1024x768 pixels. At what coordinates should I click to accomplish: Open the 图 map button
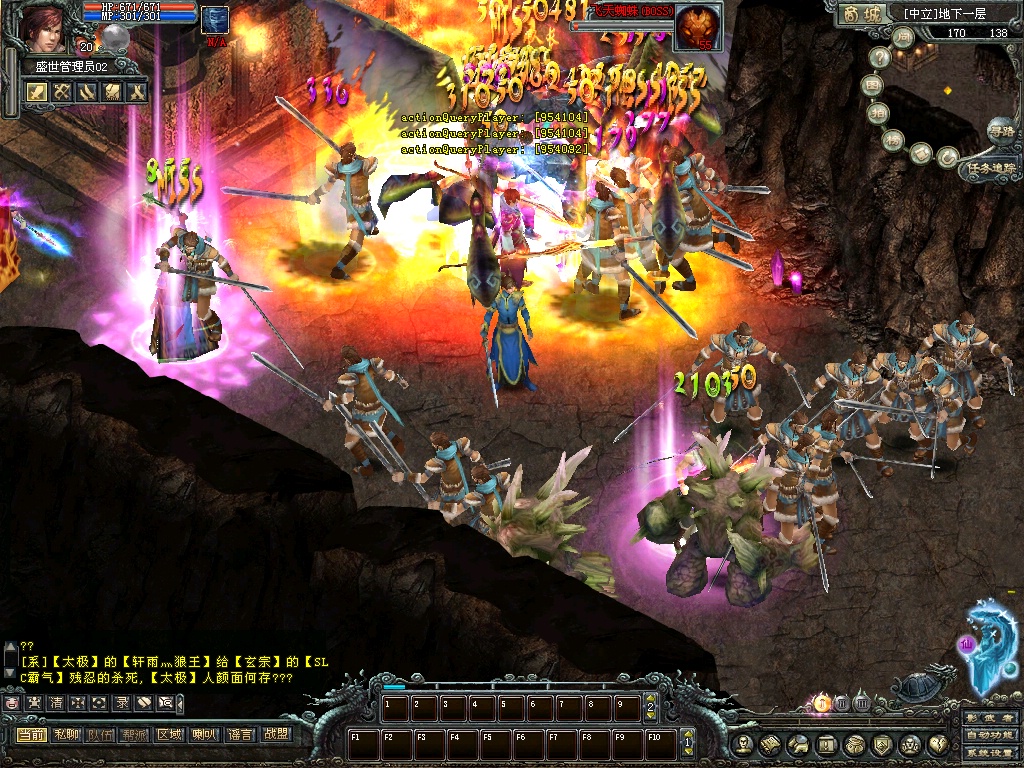tap(873, 87)
